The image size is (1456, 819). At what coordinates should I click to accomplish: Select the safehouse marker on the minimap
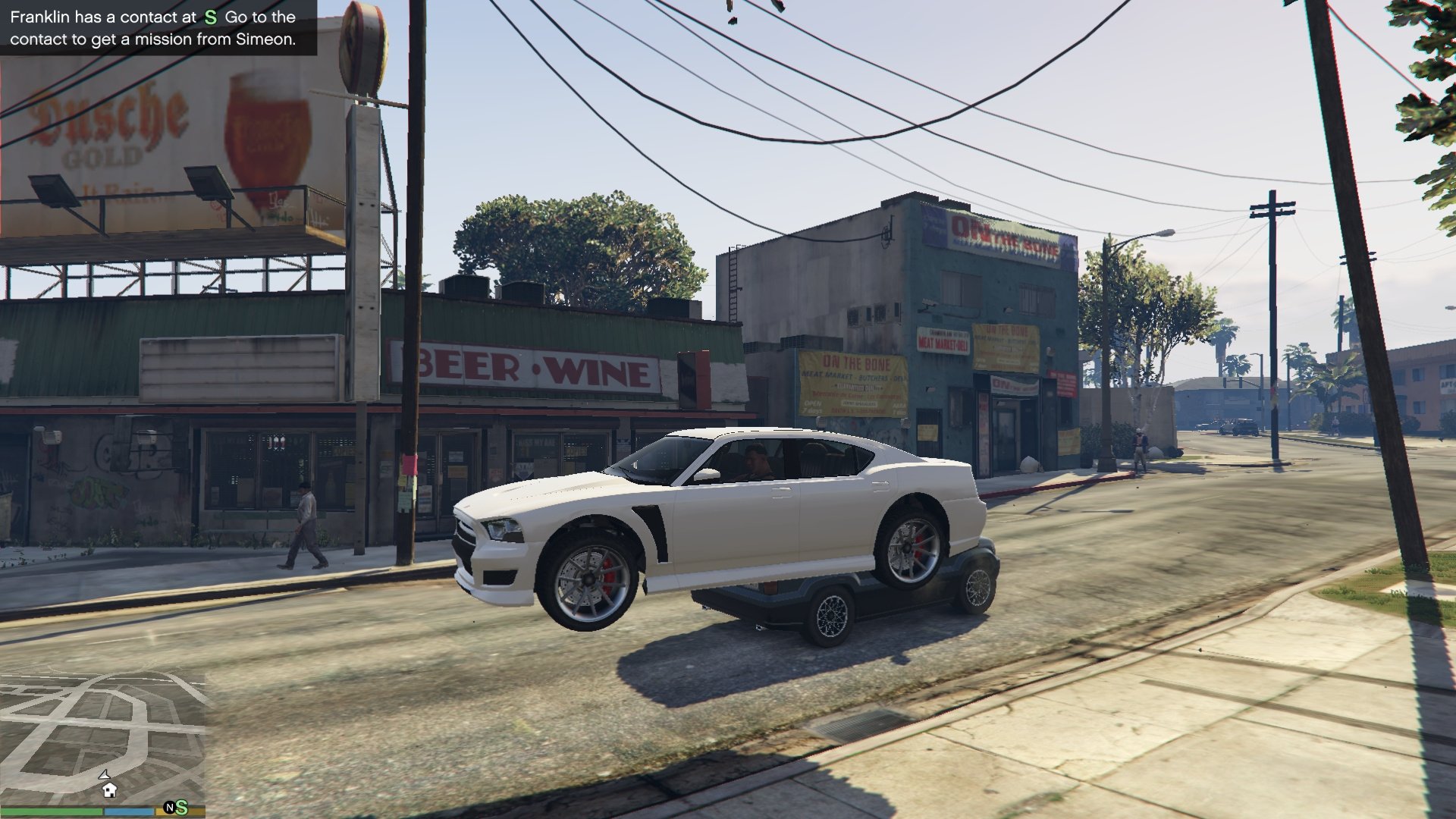tap(109, 790)
